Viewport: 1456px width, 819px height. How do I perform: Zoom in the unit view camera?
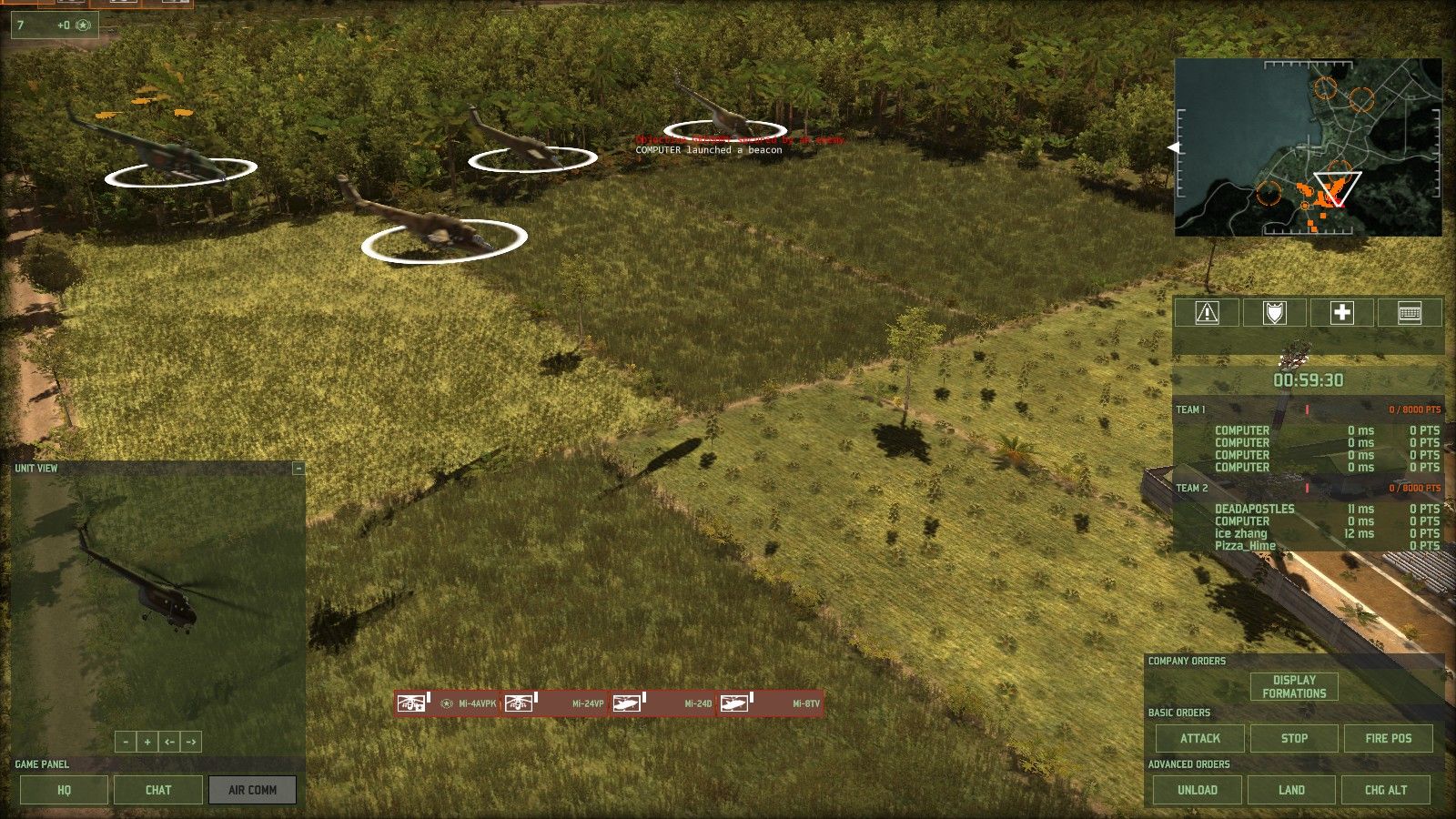(147, 742)
